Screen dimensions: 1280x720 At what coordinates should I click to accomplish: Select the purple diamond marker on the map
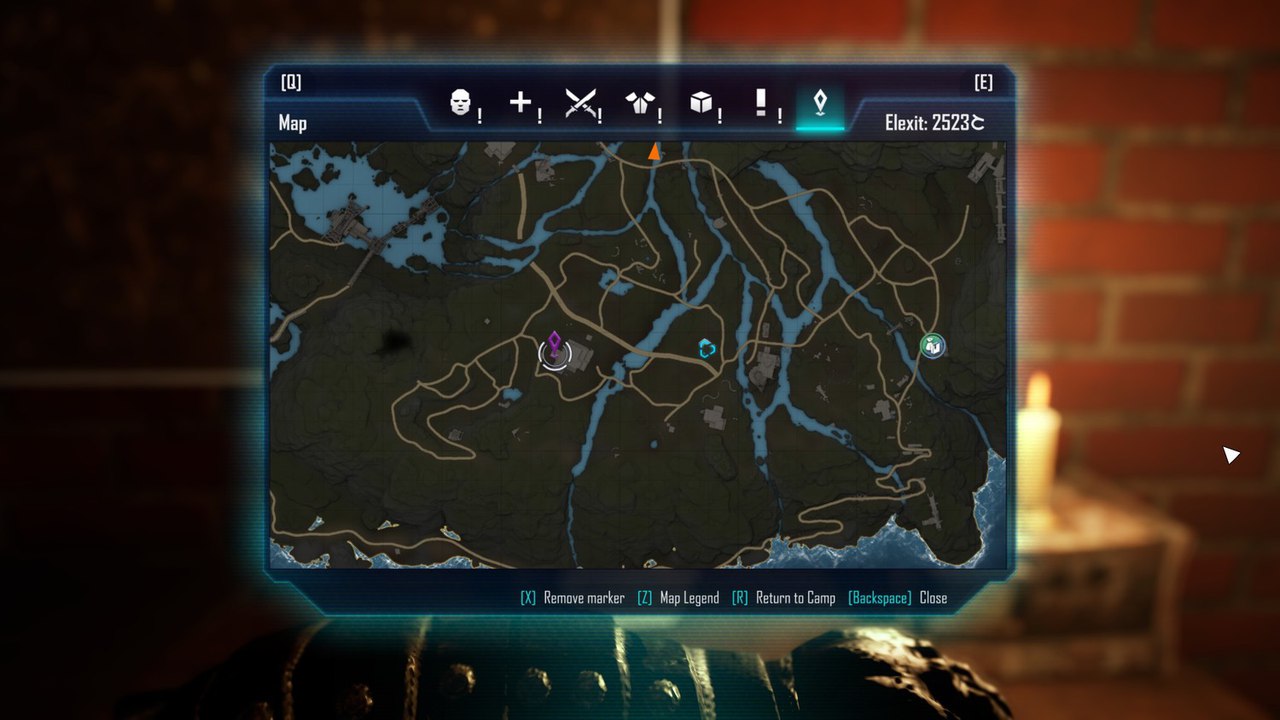click(555, 343)
